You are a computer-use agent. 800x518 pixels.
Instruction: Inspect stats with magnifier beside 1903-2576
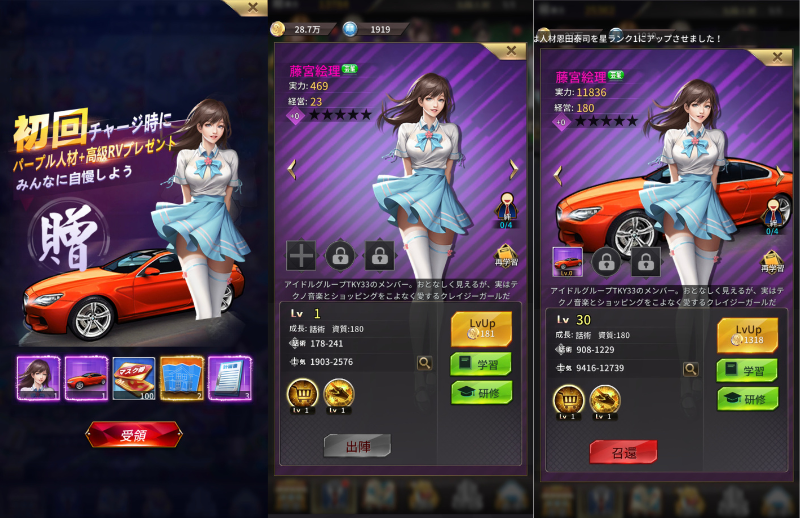(x=425, y=363)
